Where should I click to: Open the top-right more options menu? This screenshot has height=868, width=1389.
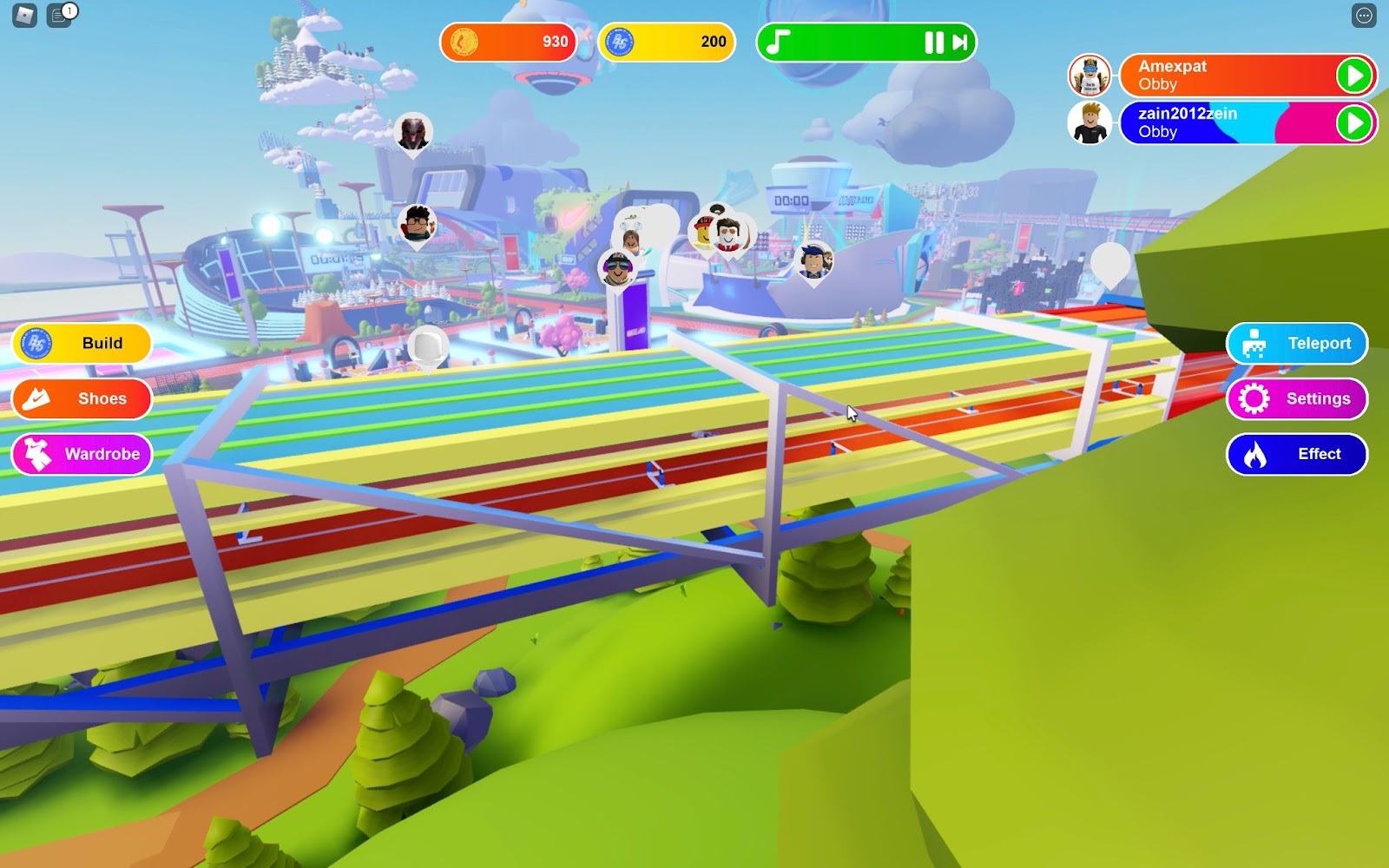(x=1364, y=15)
